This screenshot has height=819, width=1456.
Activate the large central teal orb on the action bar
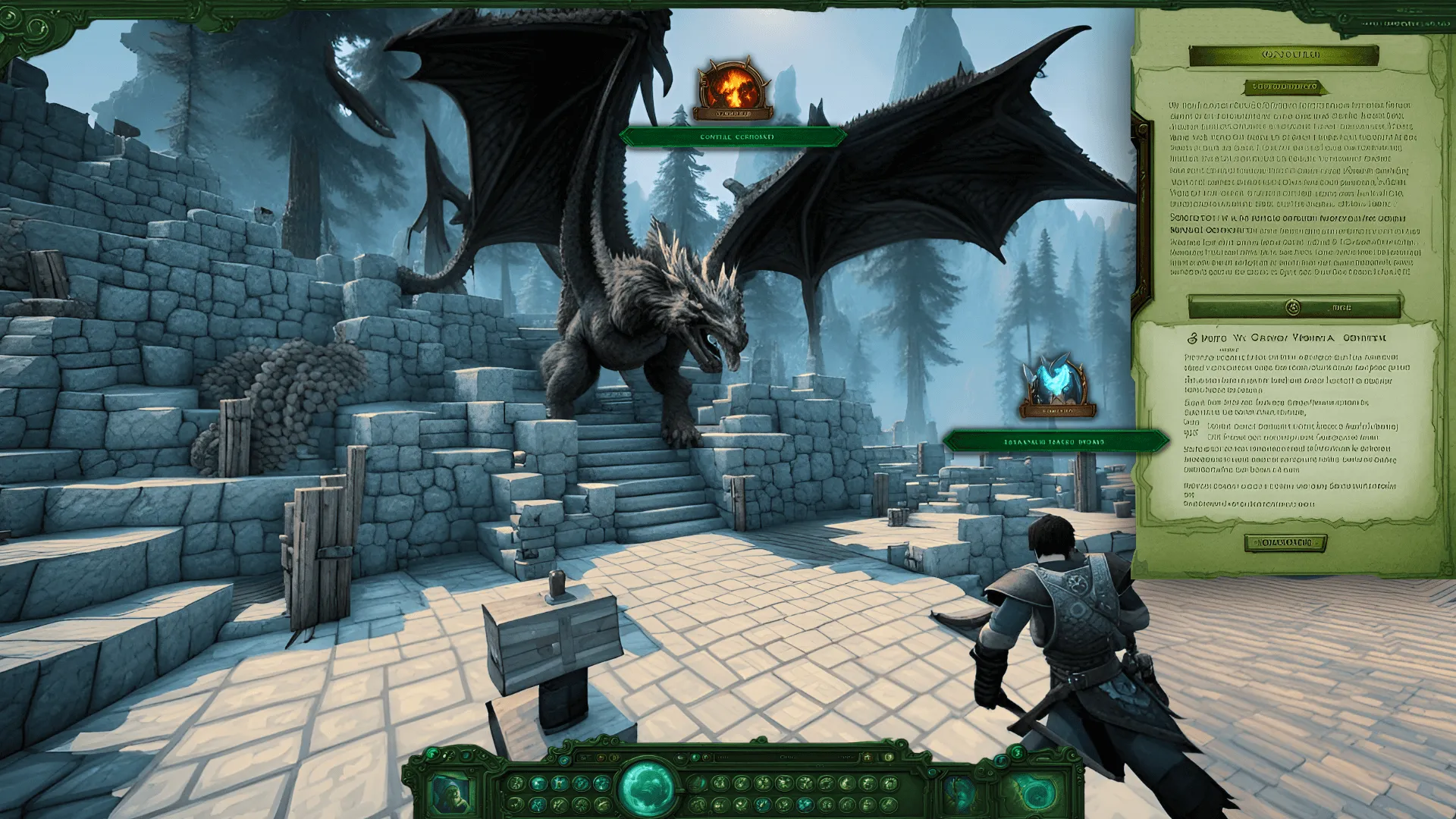point(647,787)
